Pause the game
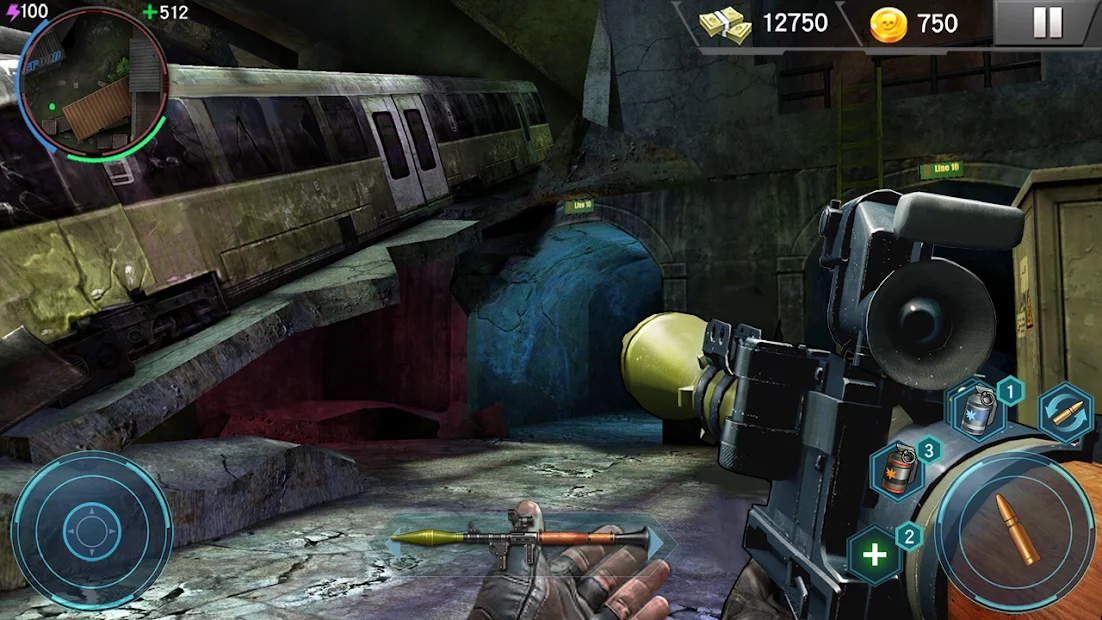The height and width of the screenshot is (620, 1102). [1047, 23]
